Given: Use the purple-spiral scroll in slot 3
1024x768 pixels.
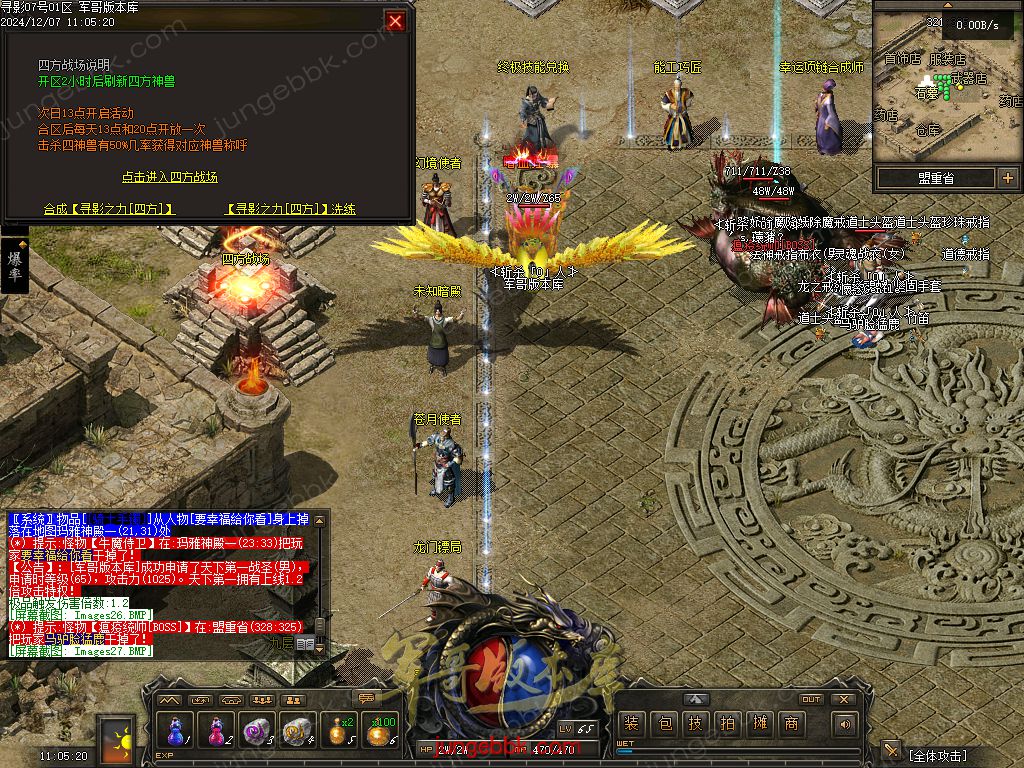Looking at the screenshot, I should pyautogui.click(x=257, y=731).
